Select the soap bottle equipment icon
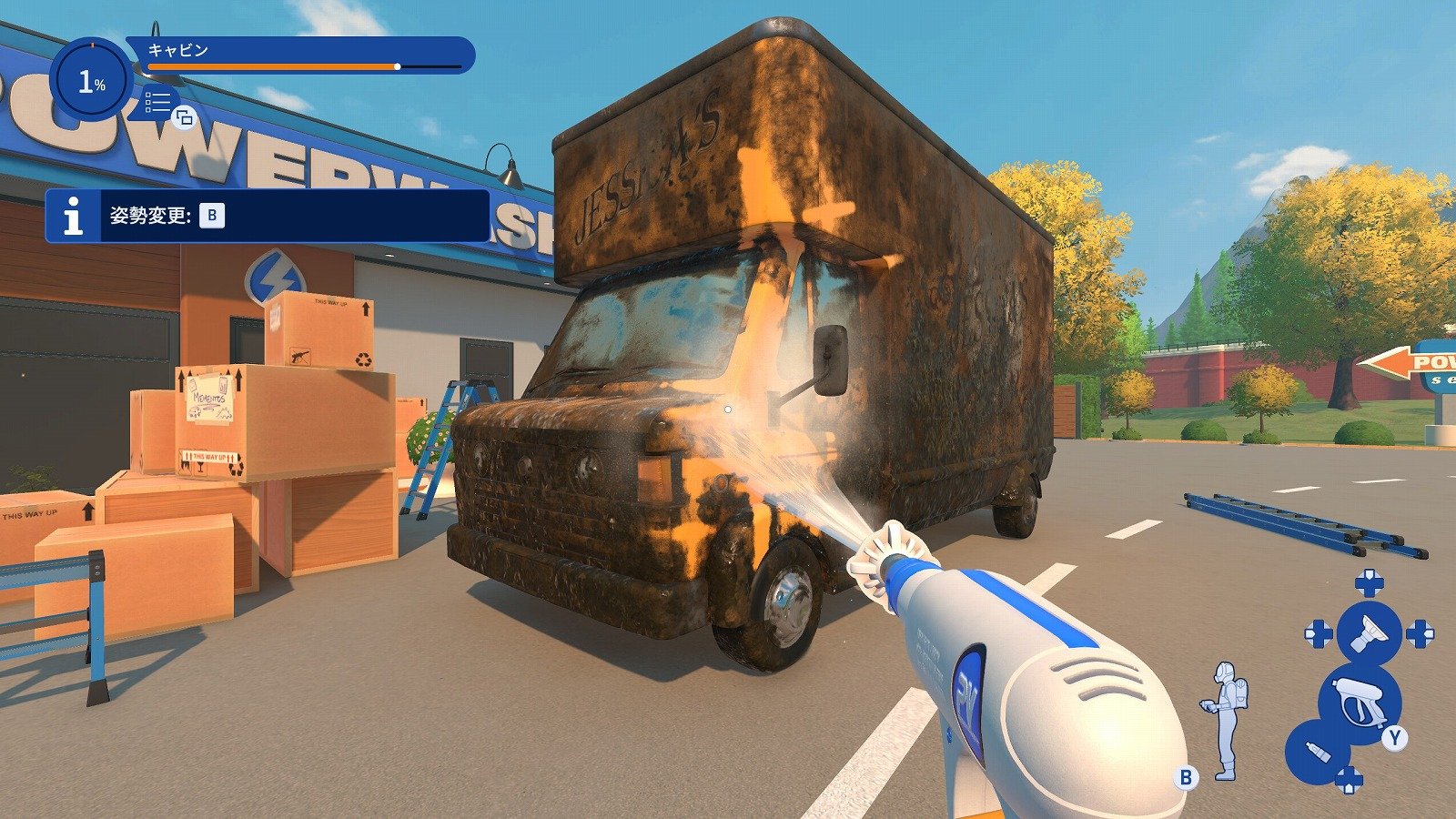 click(1317, 751)
